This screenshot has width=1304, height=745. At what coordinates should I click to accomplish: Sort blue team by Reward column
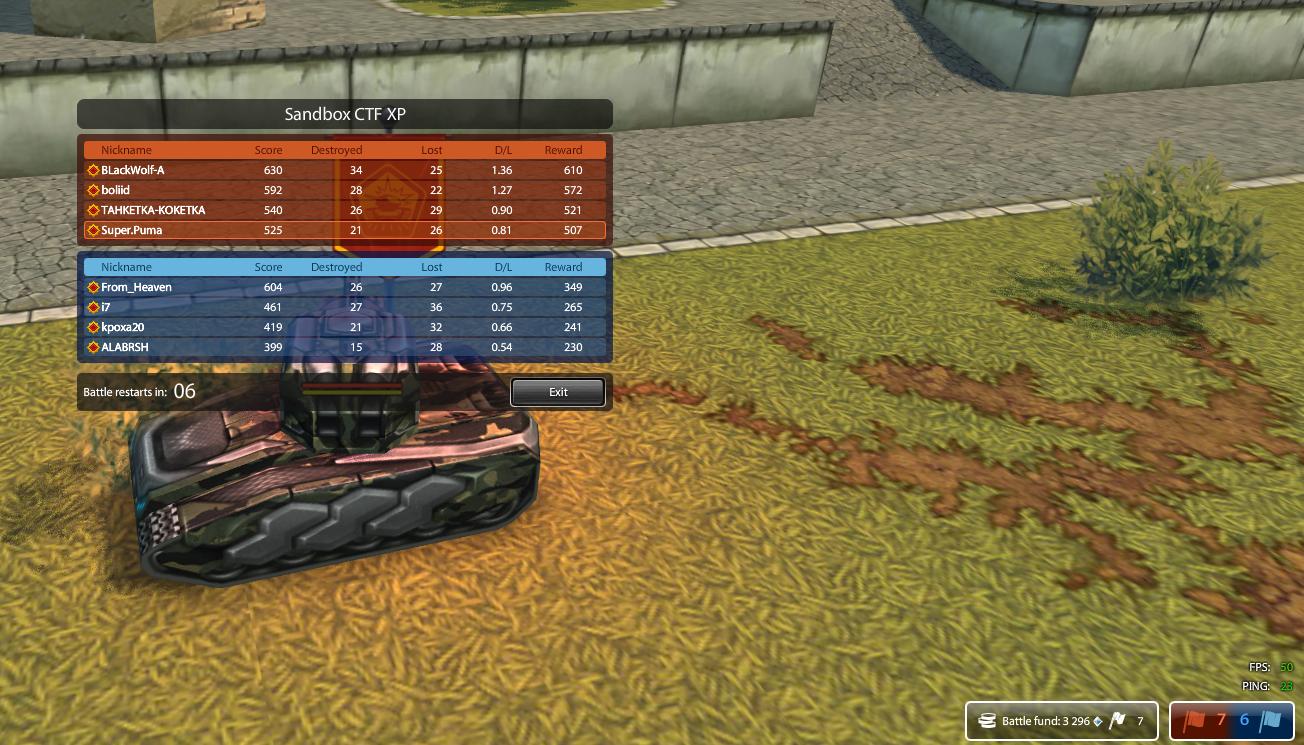point(563,267)
